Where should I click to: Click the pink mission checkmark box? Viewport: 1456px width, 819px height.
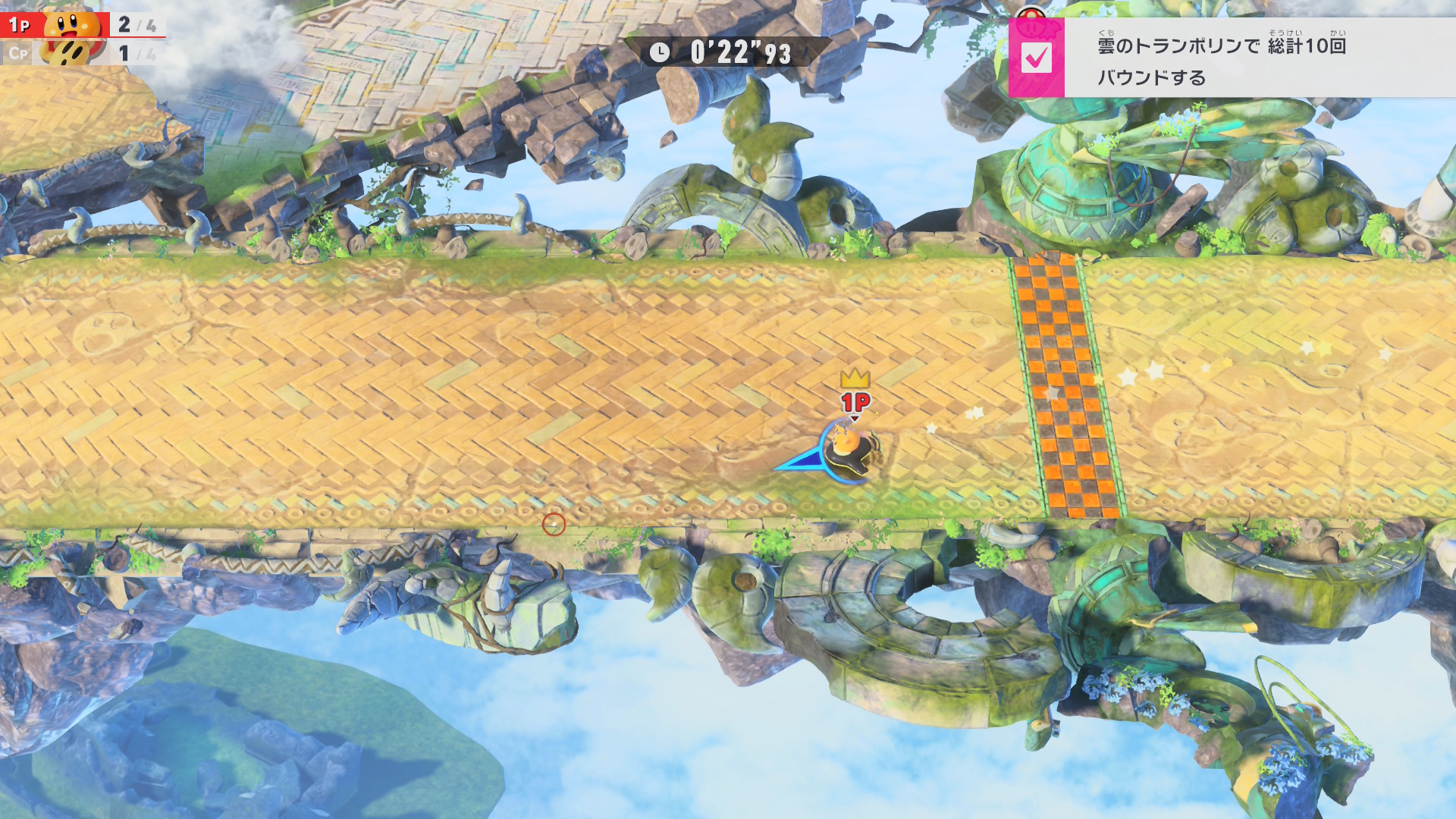point(1036,58)
